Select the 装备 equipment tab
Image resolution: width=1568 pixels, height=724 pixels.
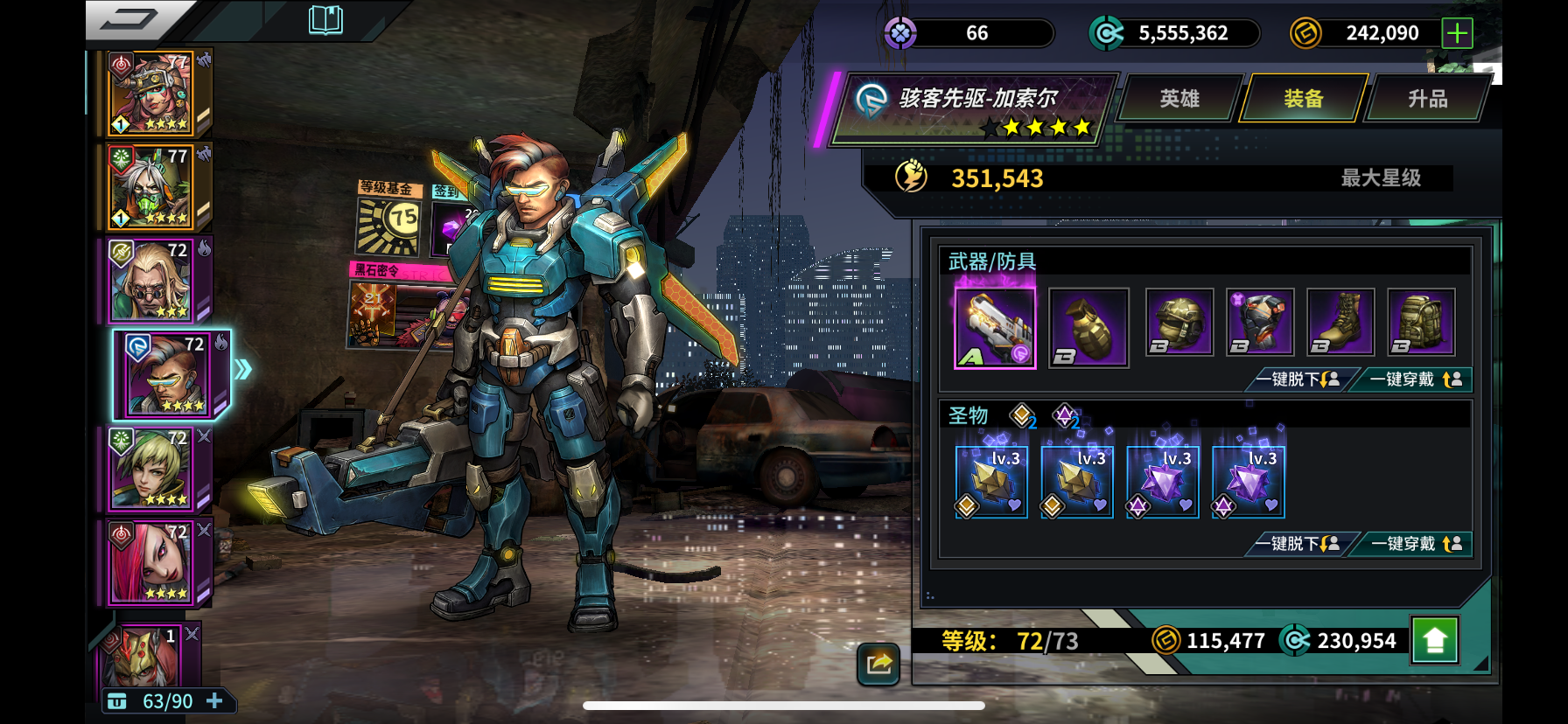point(1303,99)
